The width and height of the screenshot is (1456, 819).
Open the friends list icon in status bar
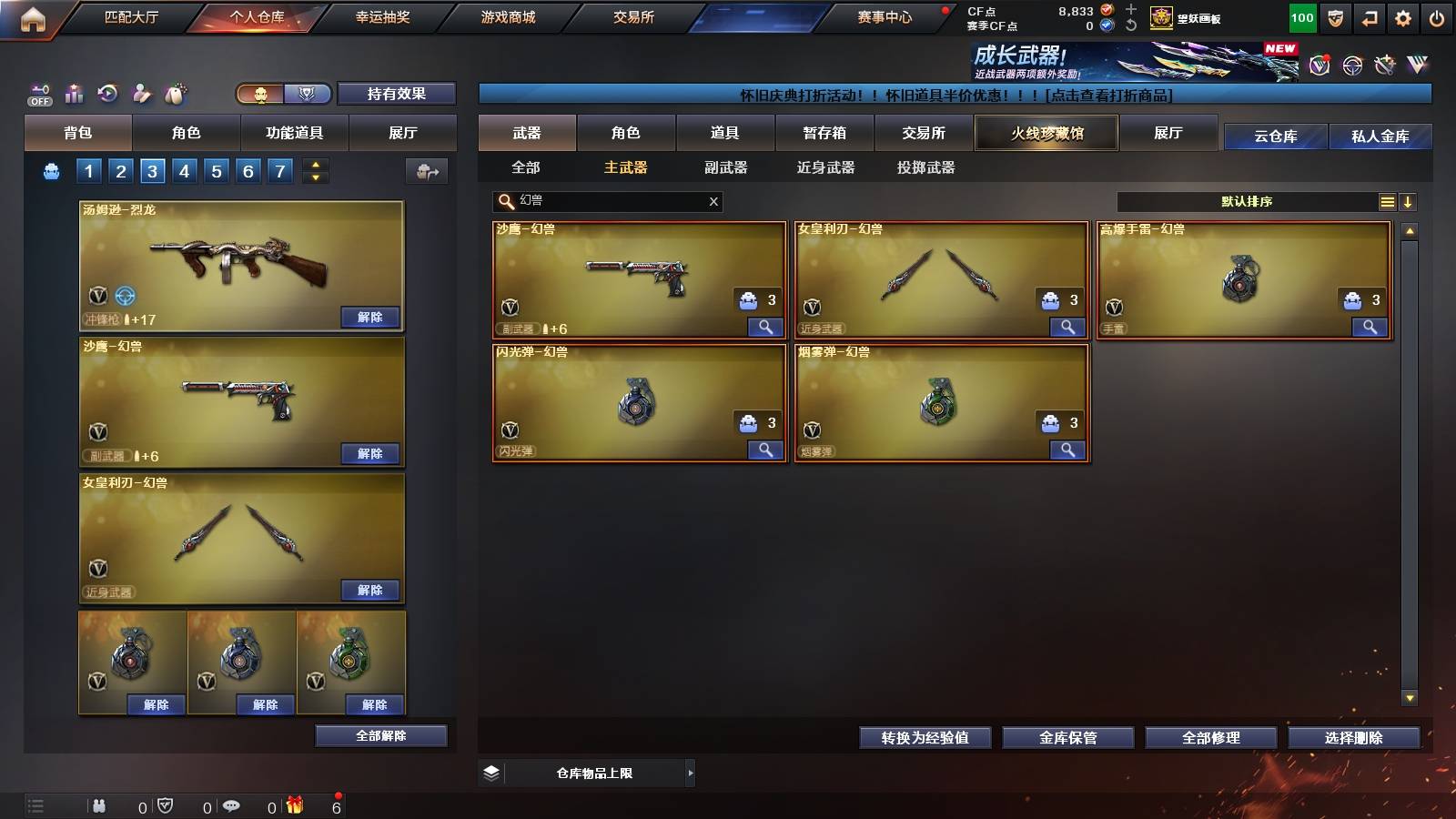(x=97, y=804)
